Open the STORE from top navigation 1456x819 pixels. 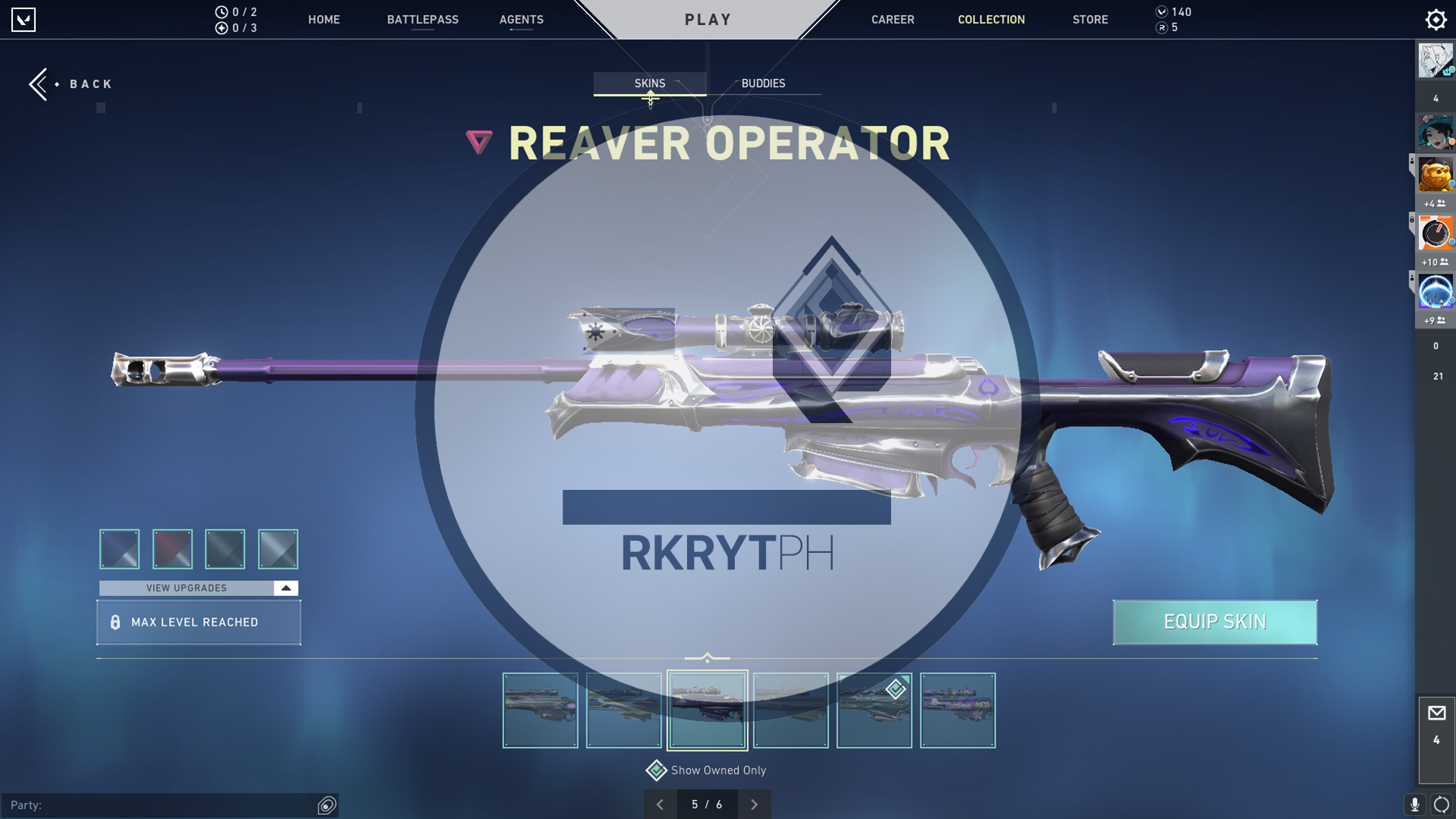[x=1090, y=20]
